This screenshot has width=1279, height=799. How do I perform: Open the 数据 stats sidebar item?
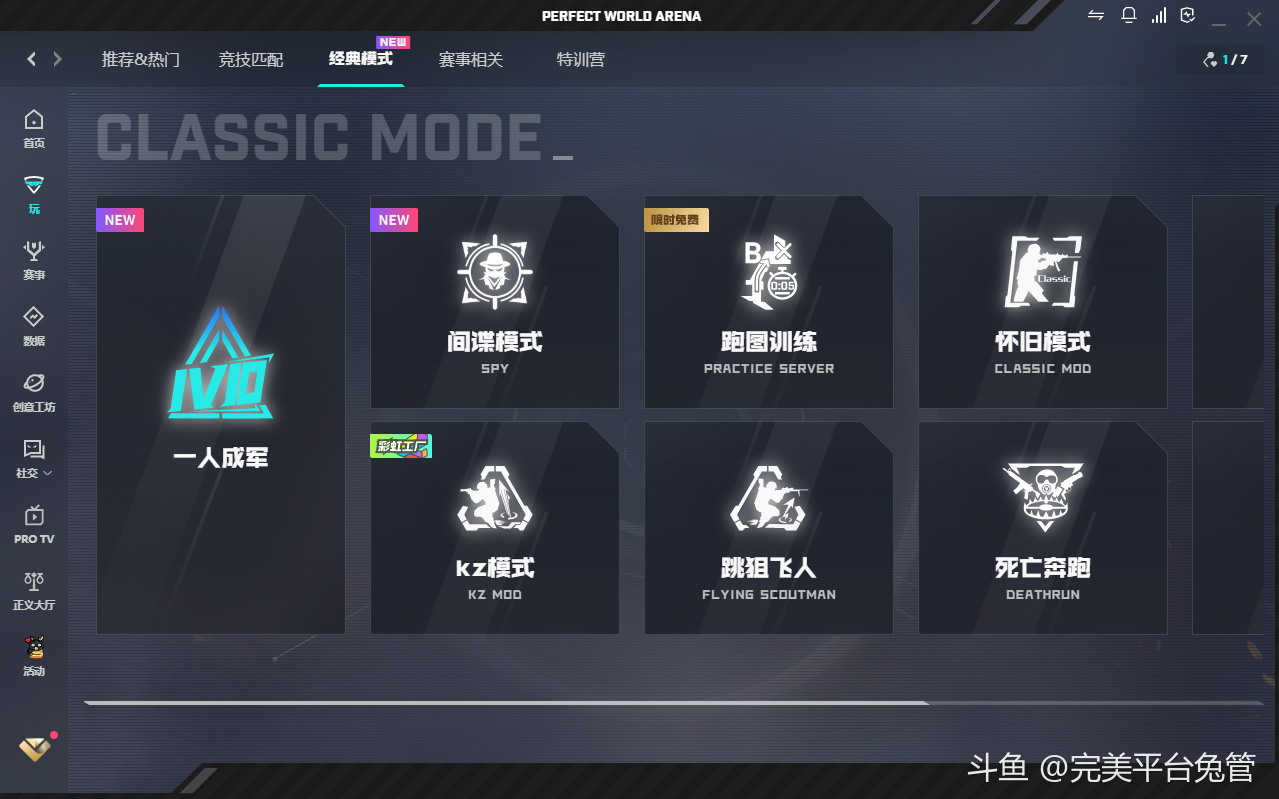tap(34, 326)
